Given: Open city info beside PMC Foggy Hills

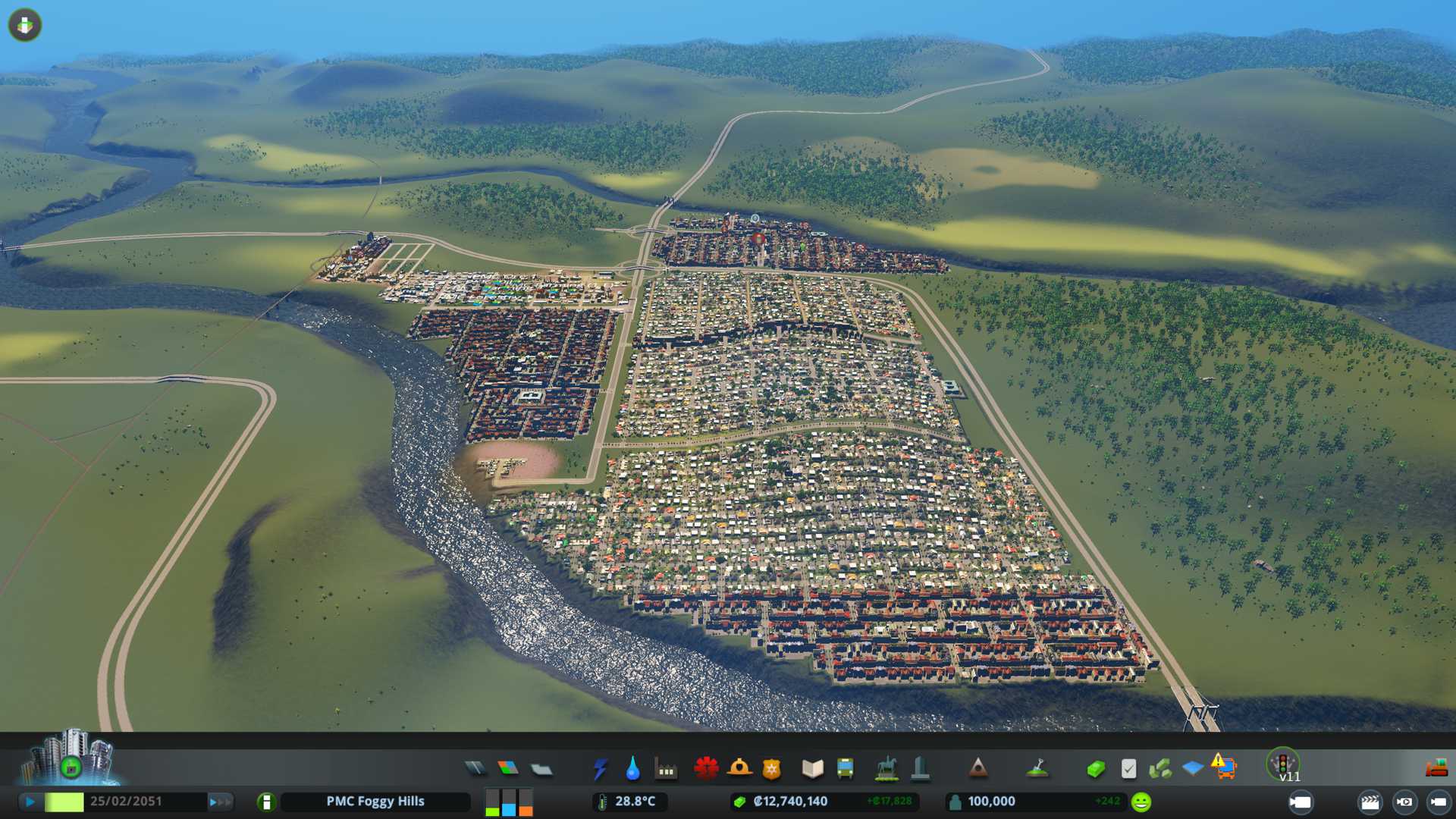Looking at the screenshot, I should pyautogui.click(x=266, y=802).
